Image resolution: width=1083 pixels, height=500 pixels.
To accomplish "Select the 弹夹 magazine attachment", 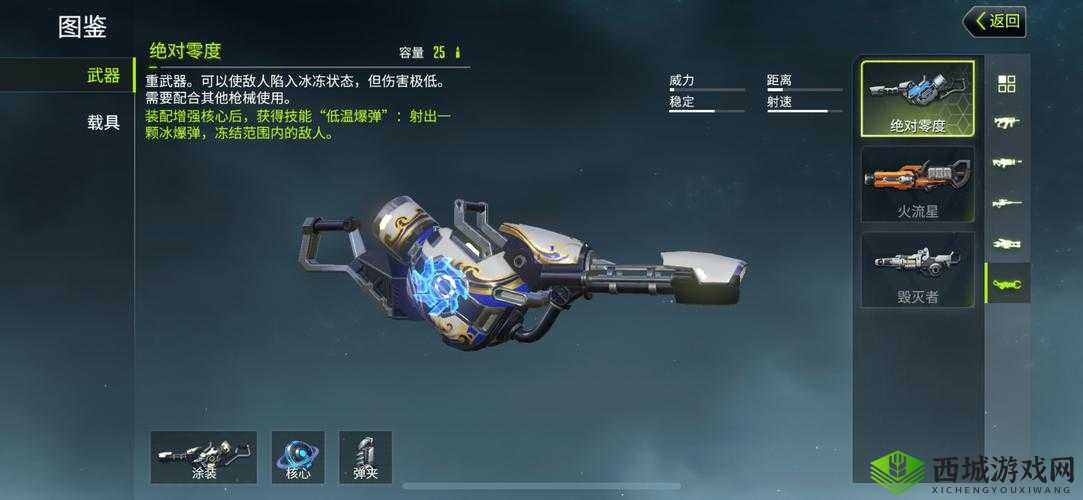I will click(x=365, y=458).
